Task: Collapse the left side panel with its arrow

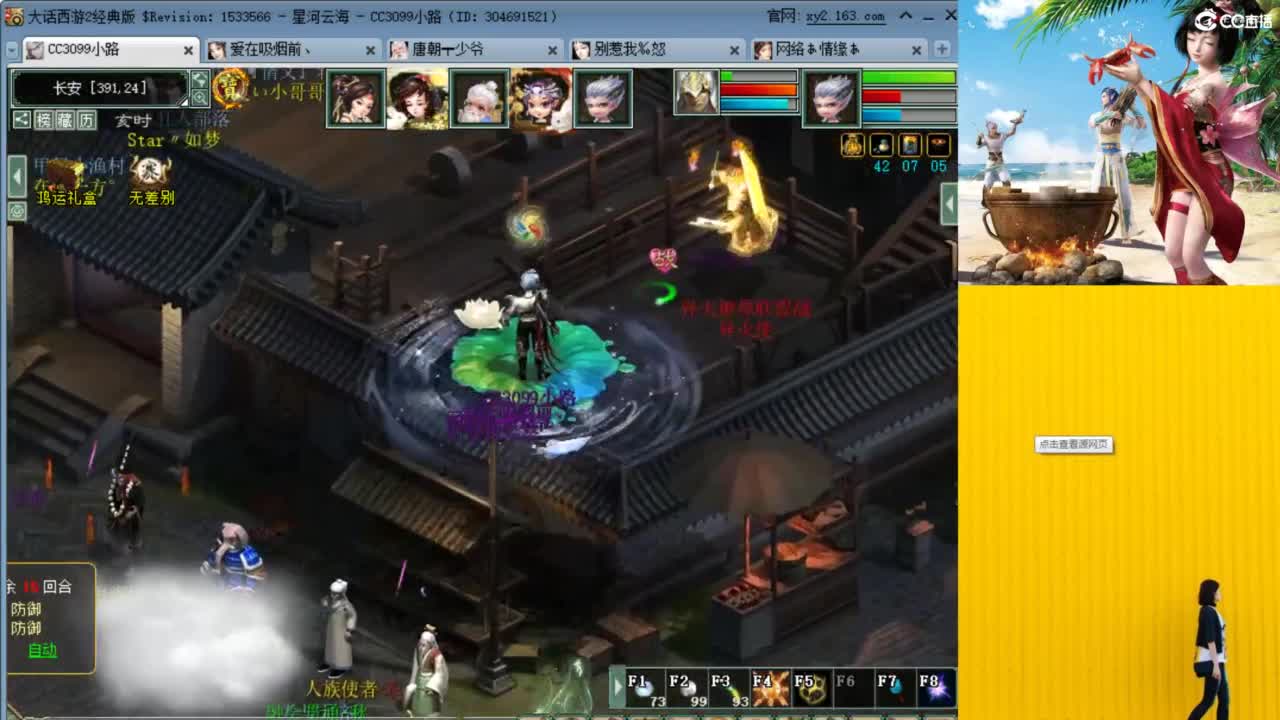Action: pyautogui.click(x=16, y=176)
